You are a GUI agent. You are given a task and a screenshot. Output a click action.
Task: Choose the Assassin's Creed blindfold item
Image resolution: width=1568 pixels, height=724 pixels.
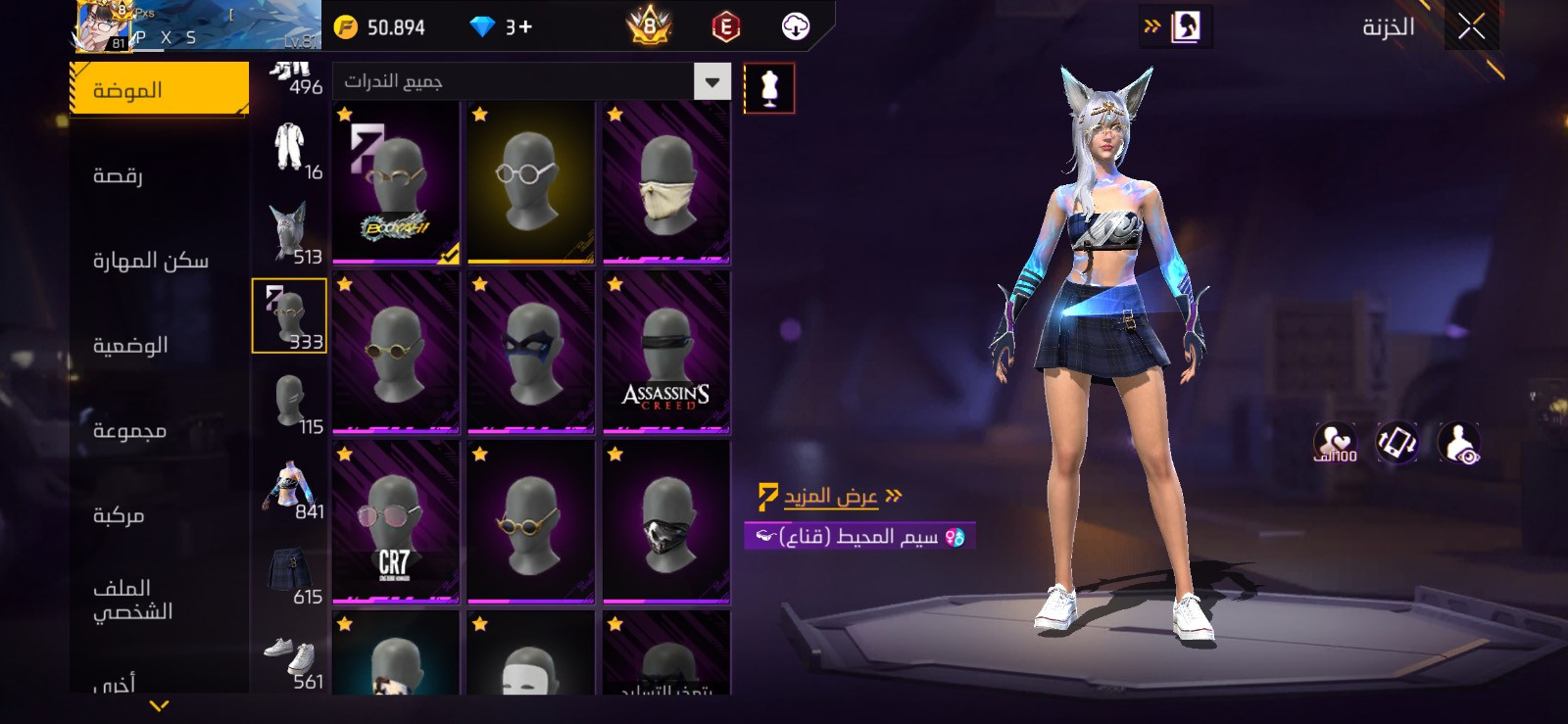point(666,353)
